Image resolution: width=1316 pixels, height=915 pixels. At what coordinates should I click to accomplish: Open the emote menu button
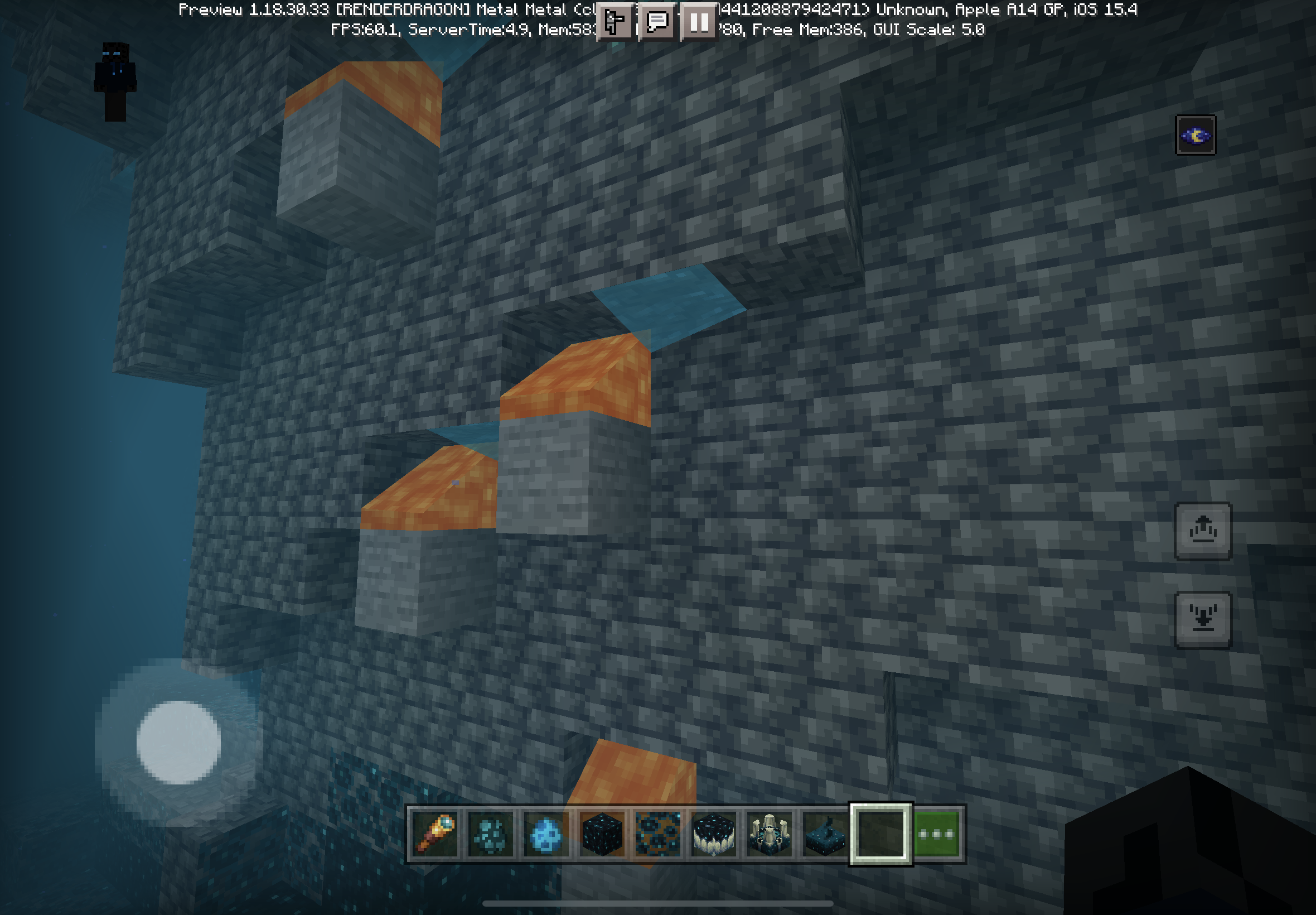[615, 22]
